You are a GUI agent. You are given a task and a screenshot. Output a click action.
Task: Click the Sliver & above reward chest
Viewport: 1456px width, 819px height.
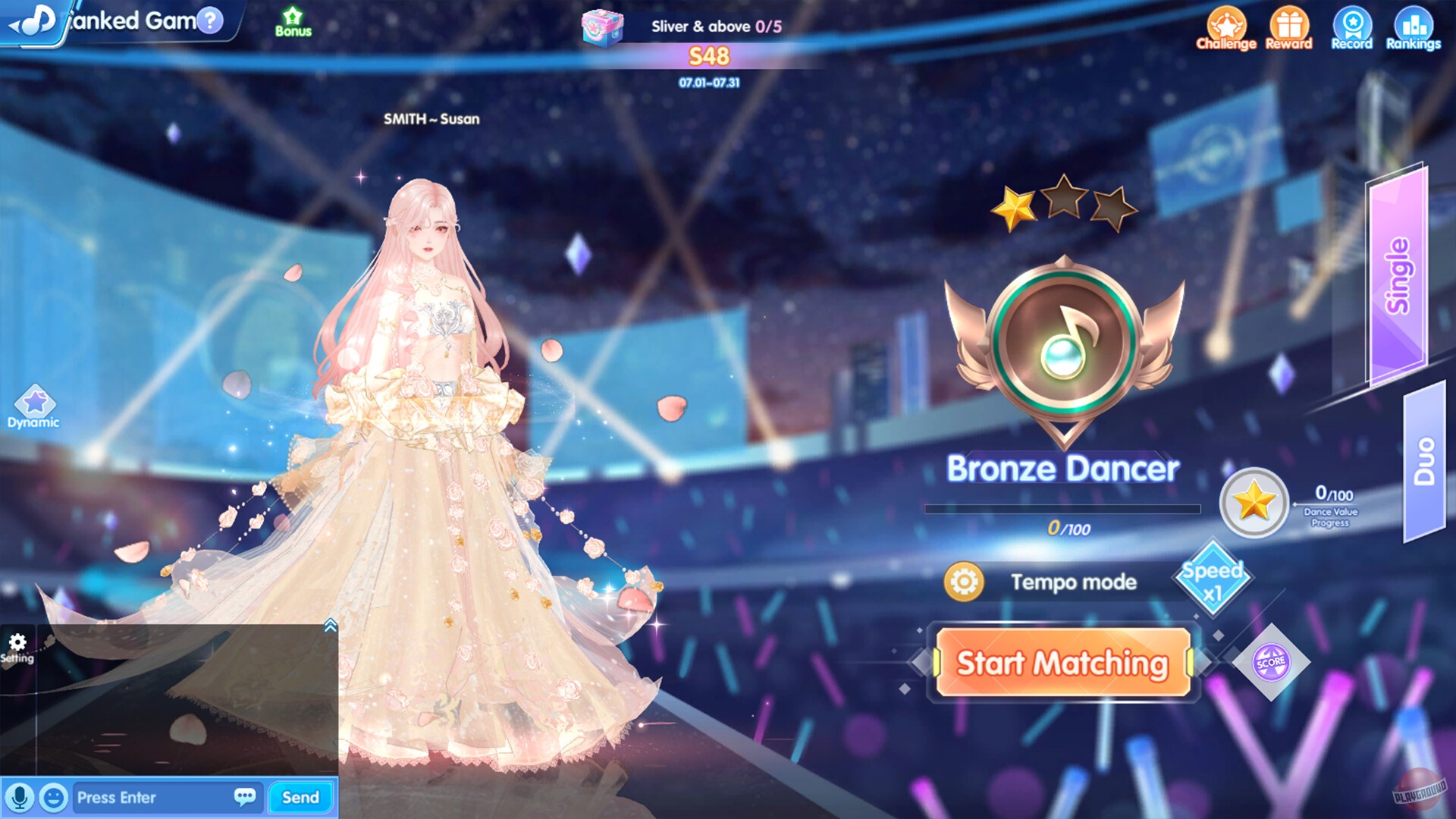602,27
